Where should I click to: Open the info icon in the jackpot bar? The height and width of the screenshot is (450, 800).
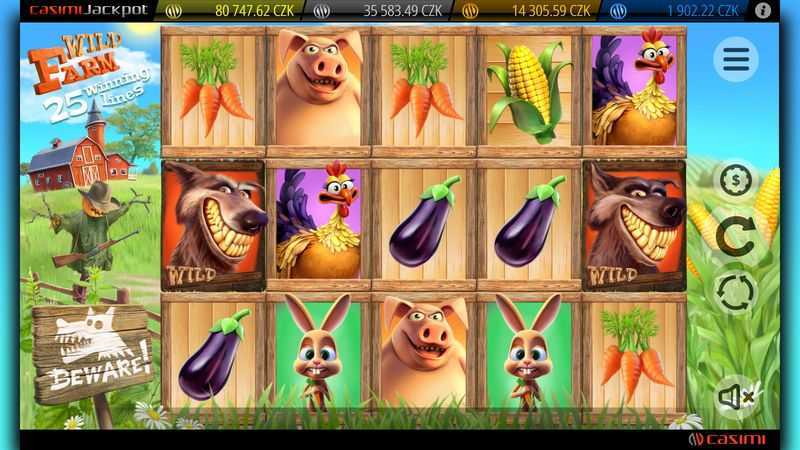pyautogui.click(x=763, y=11)
